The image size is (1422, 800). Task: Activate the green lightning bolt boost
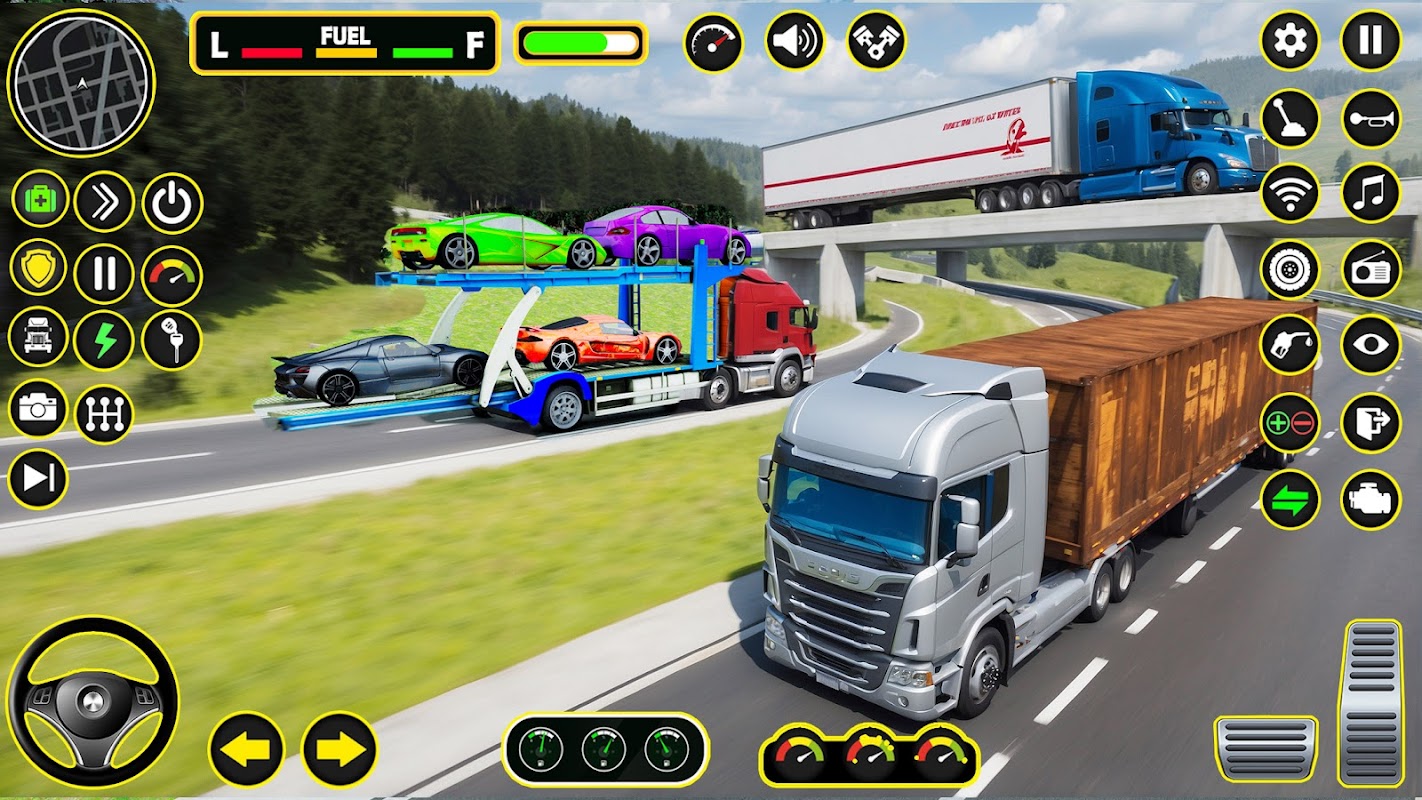click(104, 339)
